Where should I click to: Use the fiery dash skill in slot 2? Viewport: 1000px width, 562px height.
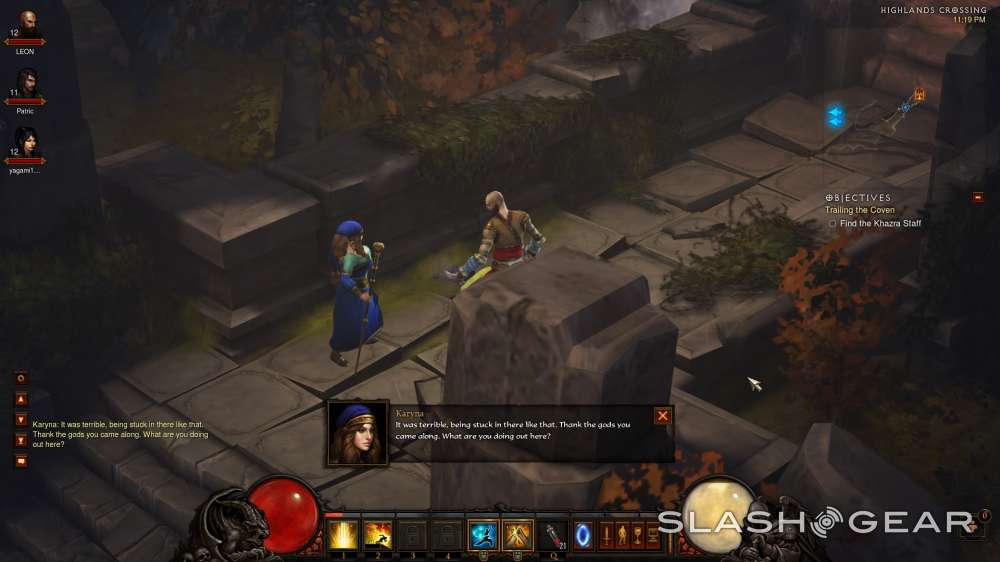378,536
